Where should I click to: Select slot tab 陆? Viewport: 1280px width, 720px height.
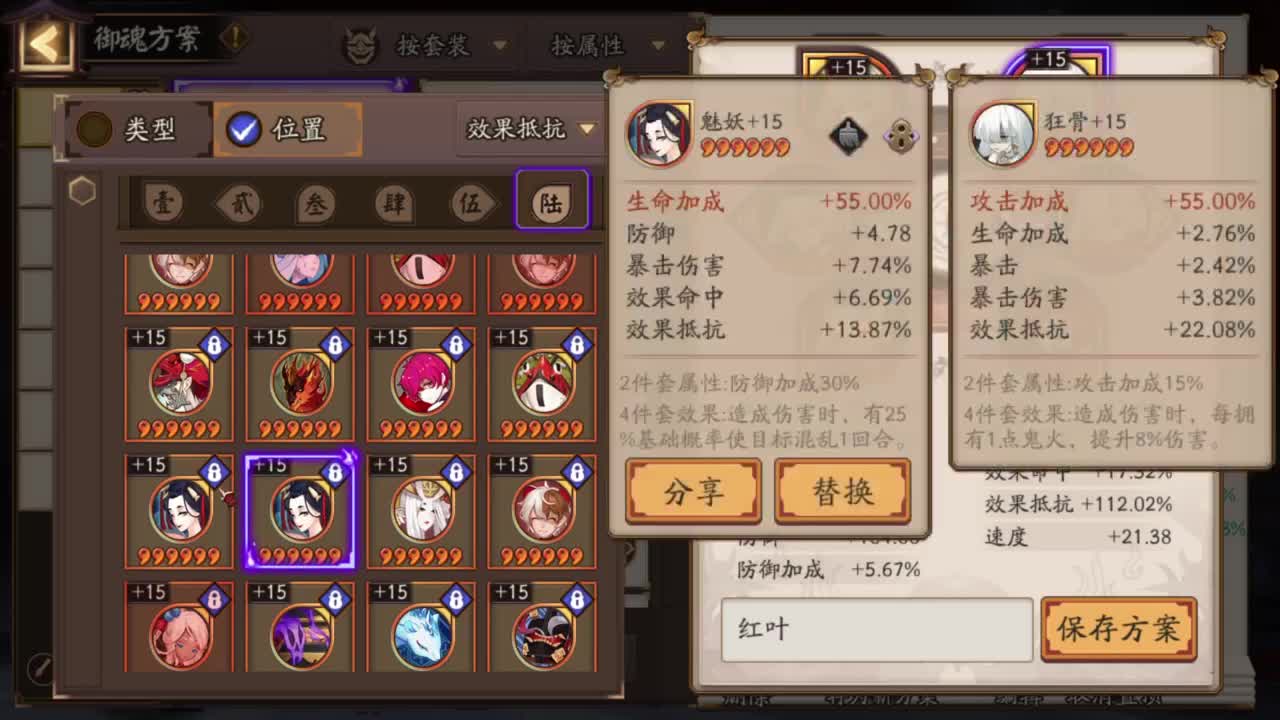pyautogui.click(x=551, y=200)
